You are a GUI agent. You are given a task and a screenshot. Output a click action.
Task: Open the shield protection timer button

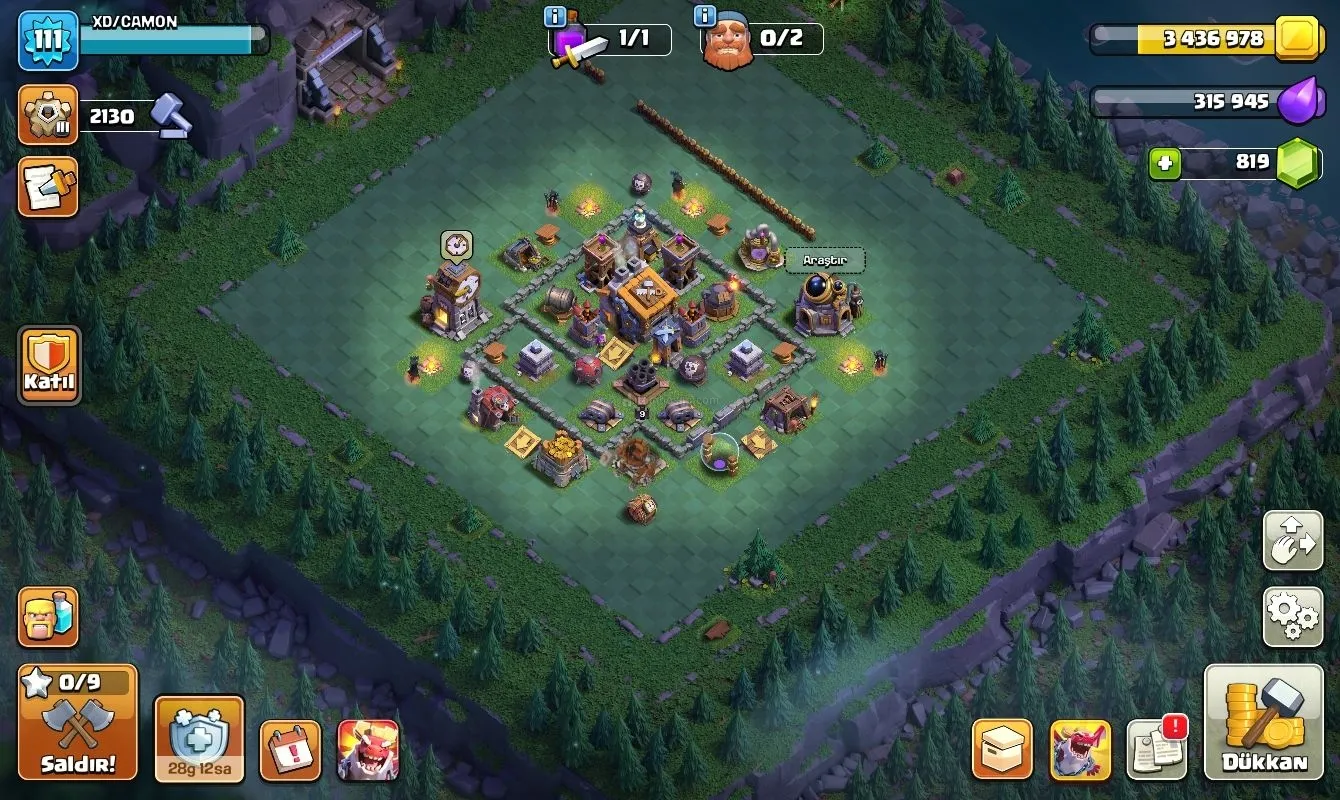(x=199, y=739)
